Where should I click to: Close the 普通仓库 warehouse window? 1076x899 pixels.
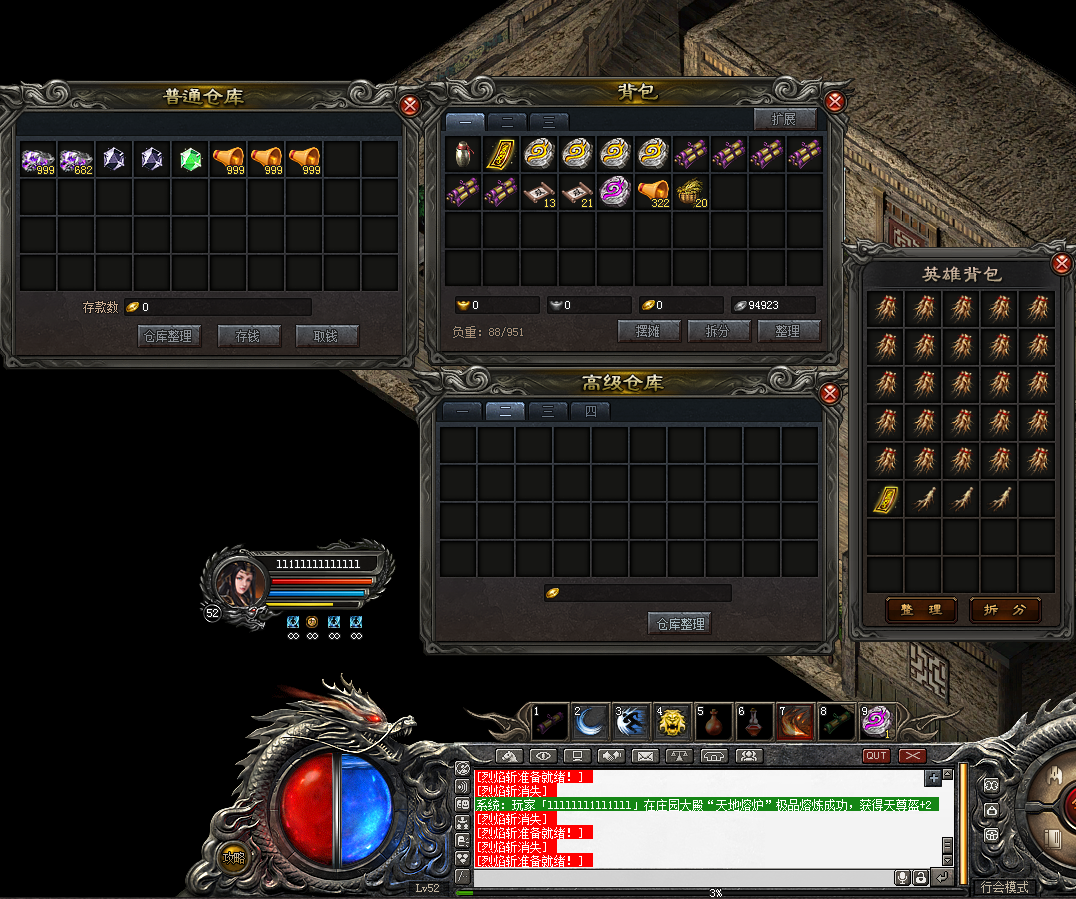(409, 105)
